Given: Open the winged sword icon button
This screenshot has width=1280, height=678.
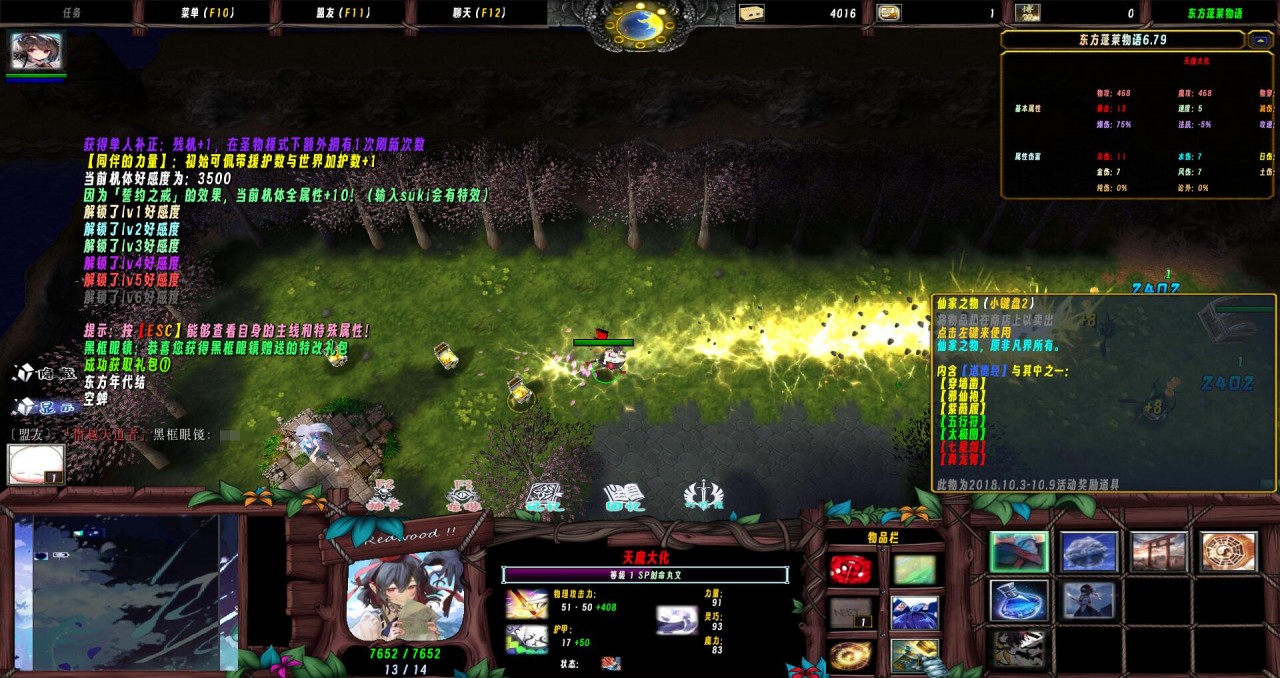Looking at the screenshot, I should pyautogui.click(x=703, y=497).
